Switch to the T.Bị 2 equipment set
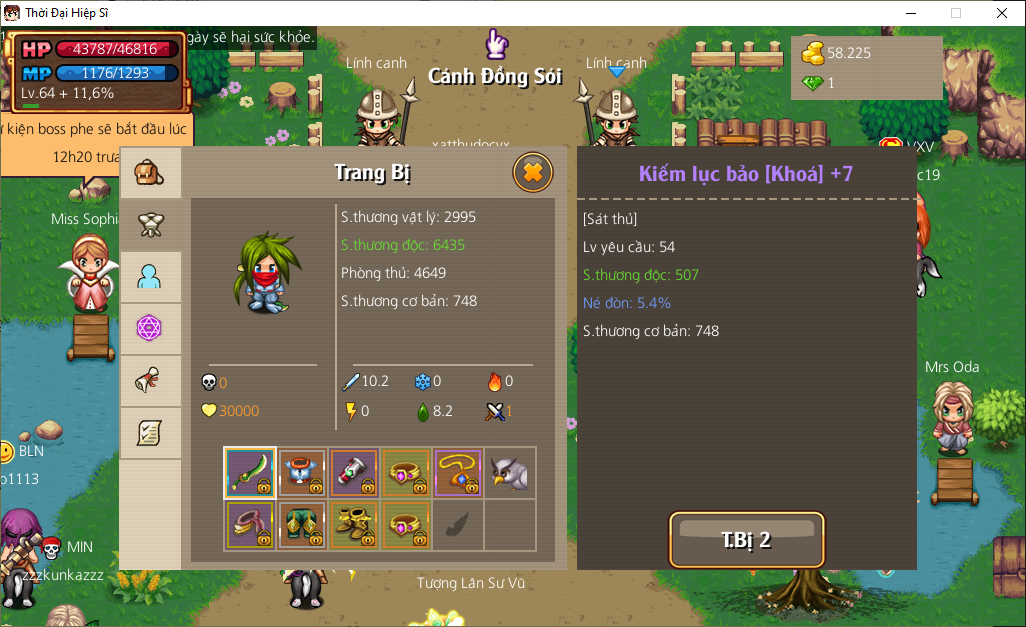This screenshot has width=1026, height=627. click(x=746, y=540)
